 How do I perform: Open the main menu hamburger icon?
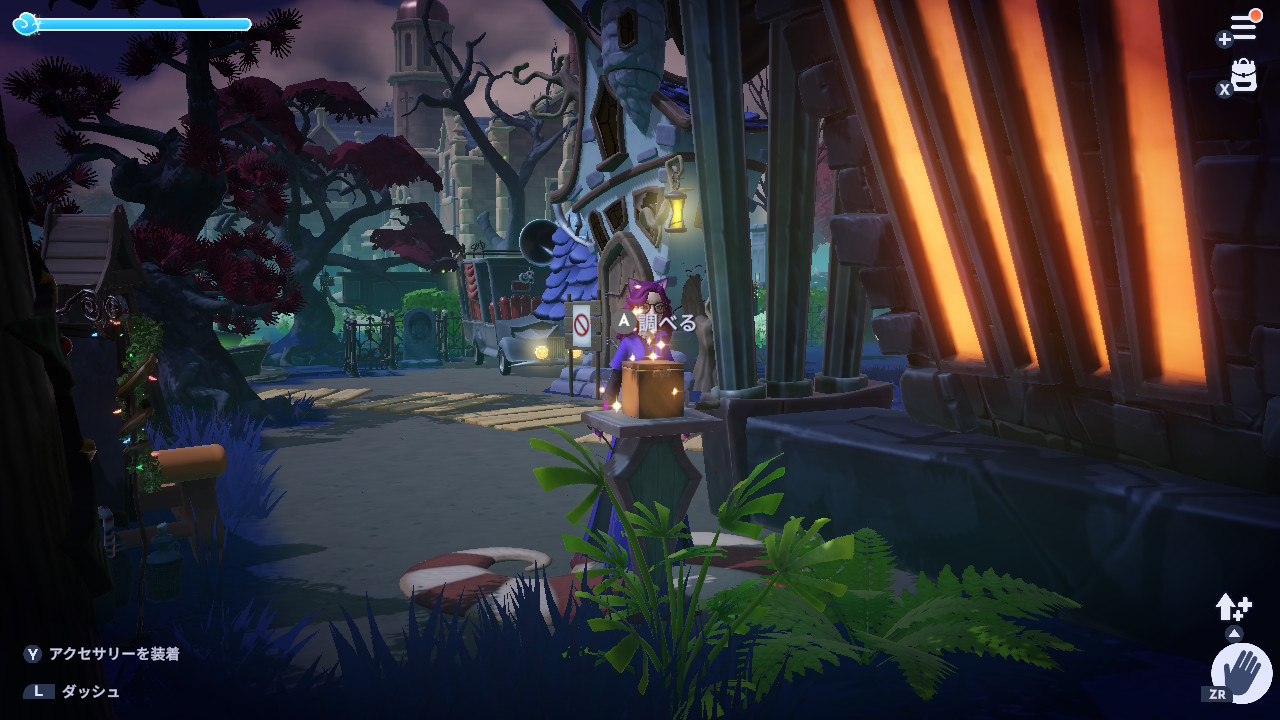click(1243, 27)
